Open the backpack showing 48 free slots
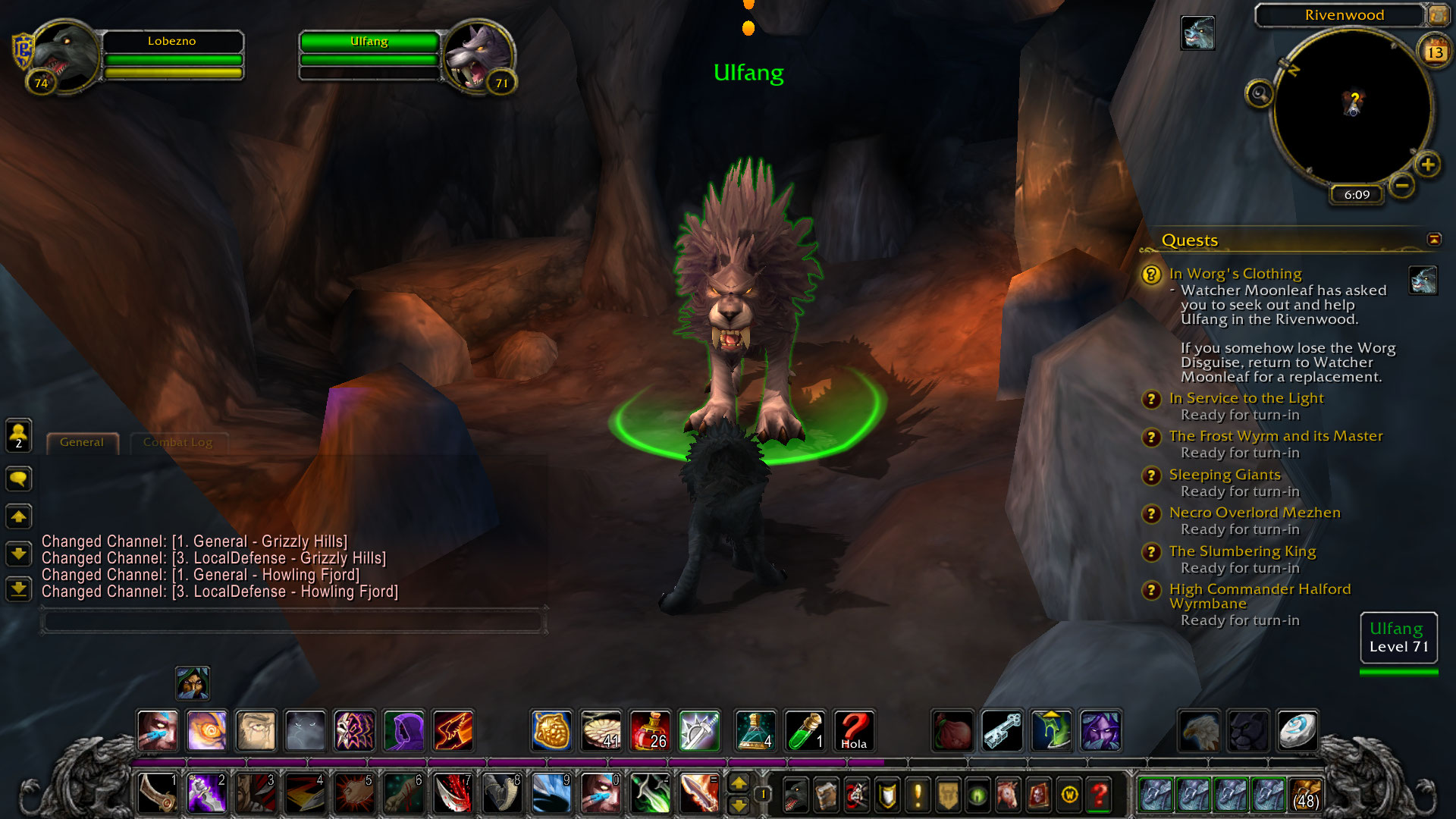Screen dimensions: 1456x819 (1305, 795)
